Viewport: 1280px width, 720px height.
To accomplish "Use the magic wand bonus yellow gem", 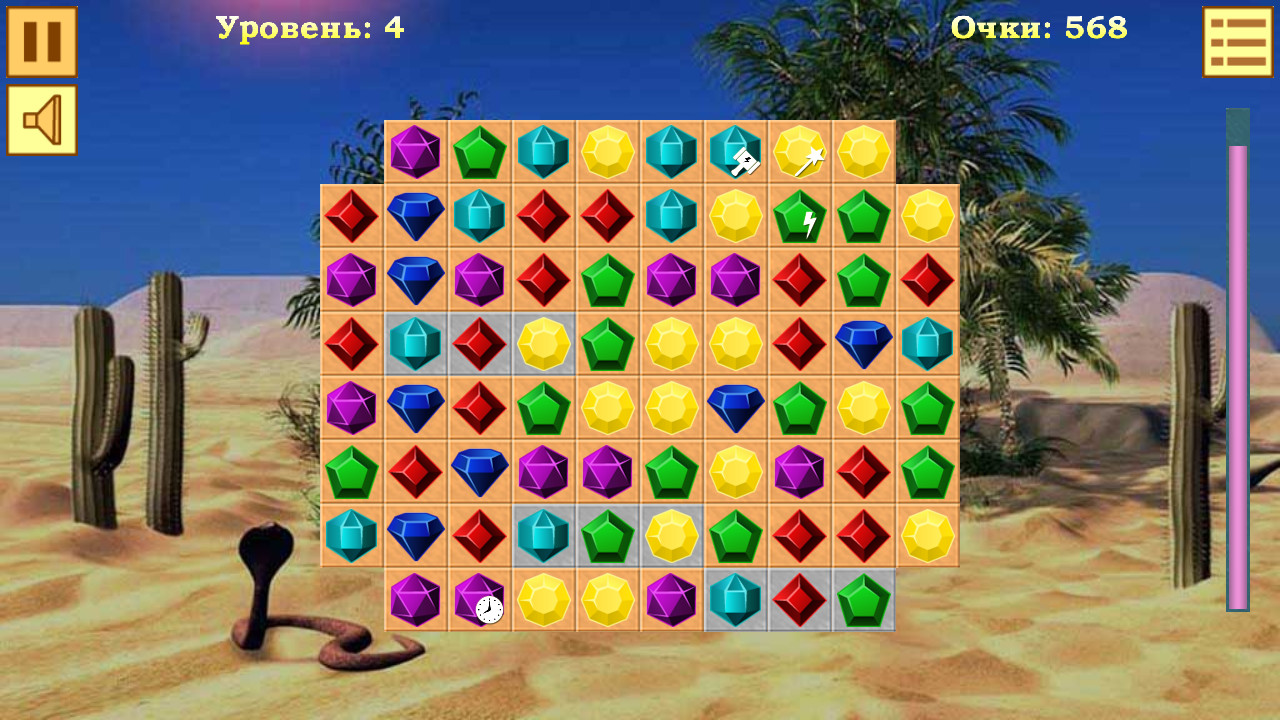I will coord(801,152).
